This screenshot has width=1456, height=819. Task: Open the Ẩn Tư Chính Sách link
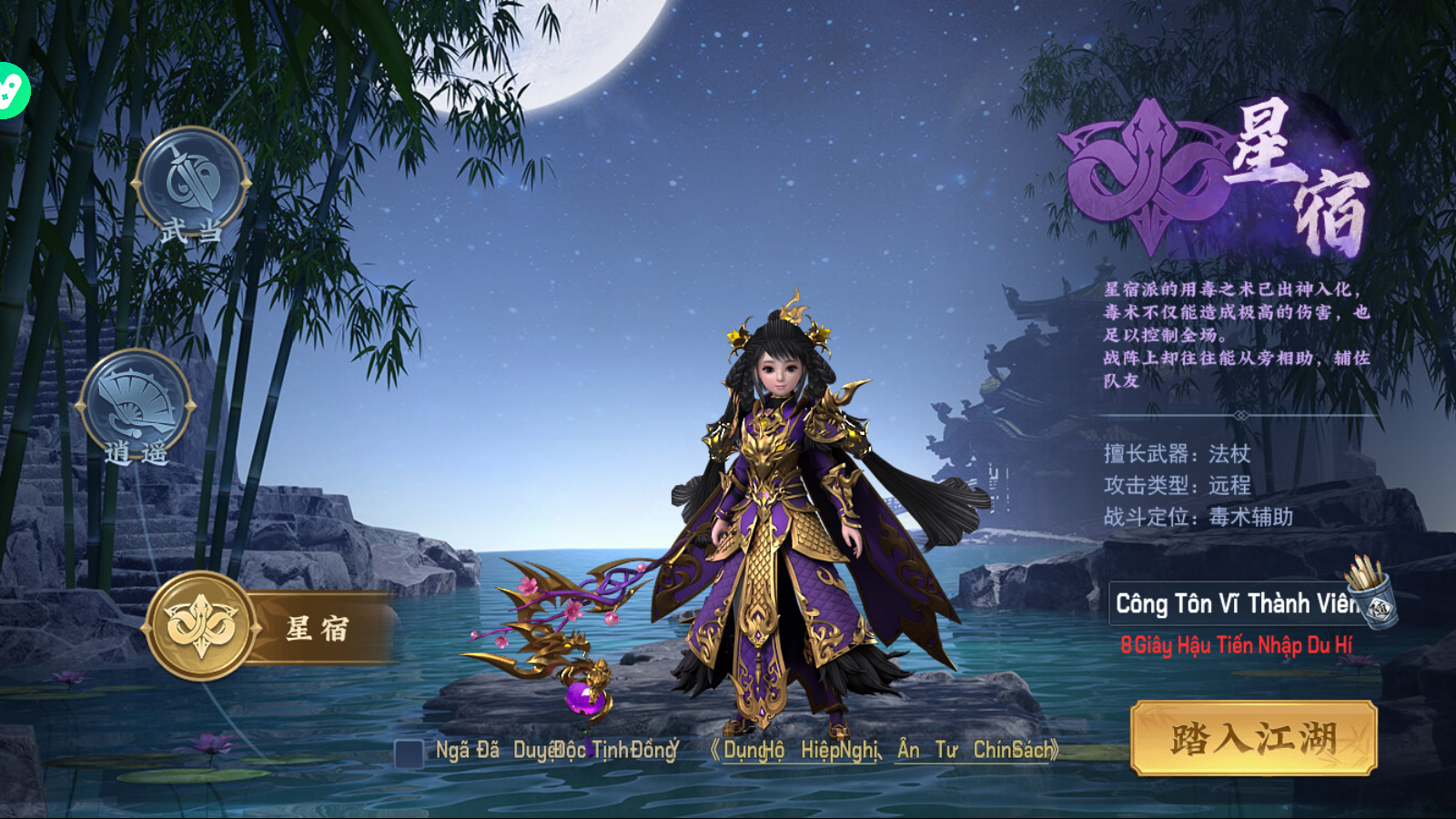pos(976,750)
